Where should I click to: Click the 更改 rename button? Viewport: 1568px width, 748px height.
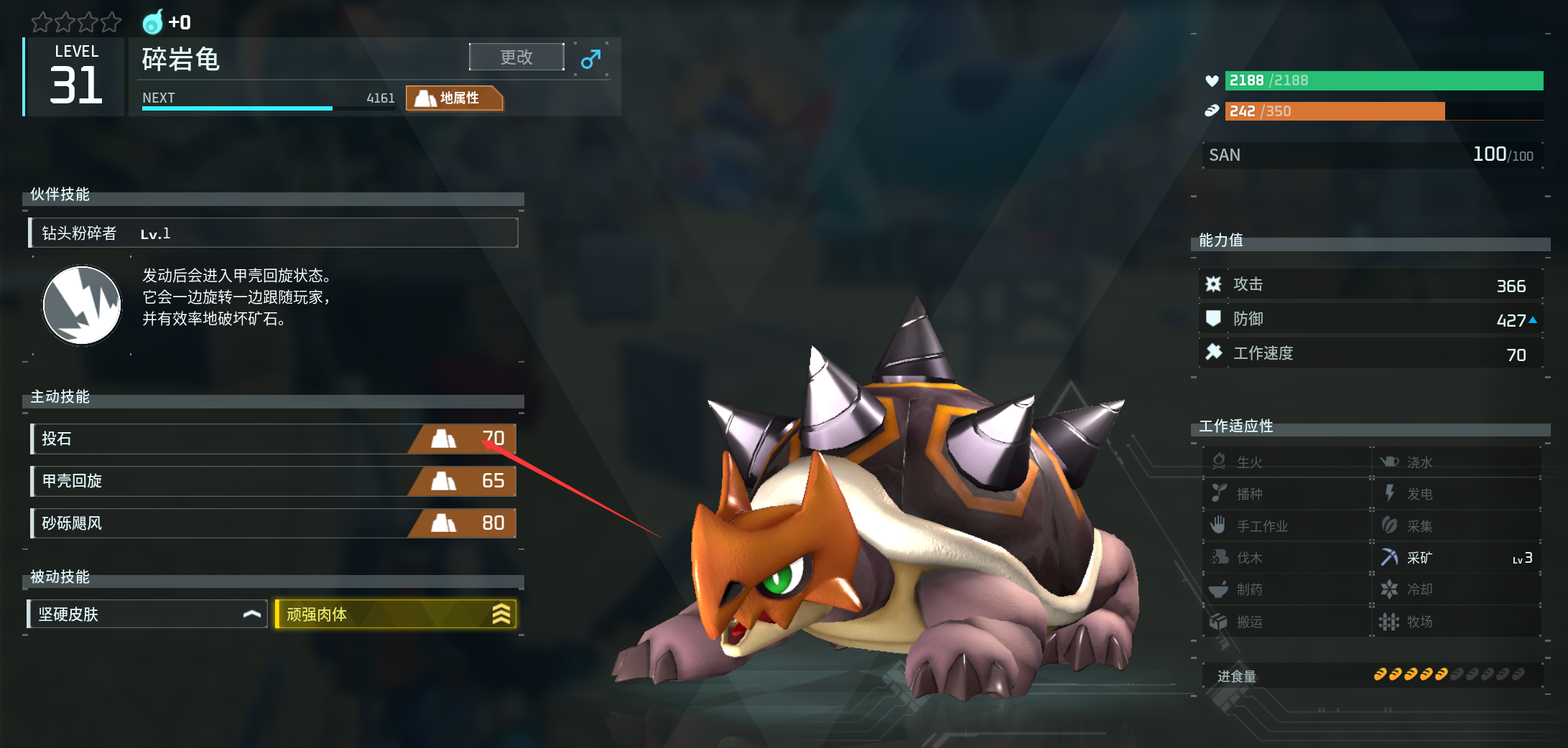click(x=516, y=57)
